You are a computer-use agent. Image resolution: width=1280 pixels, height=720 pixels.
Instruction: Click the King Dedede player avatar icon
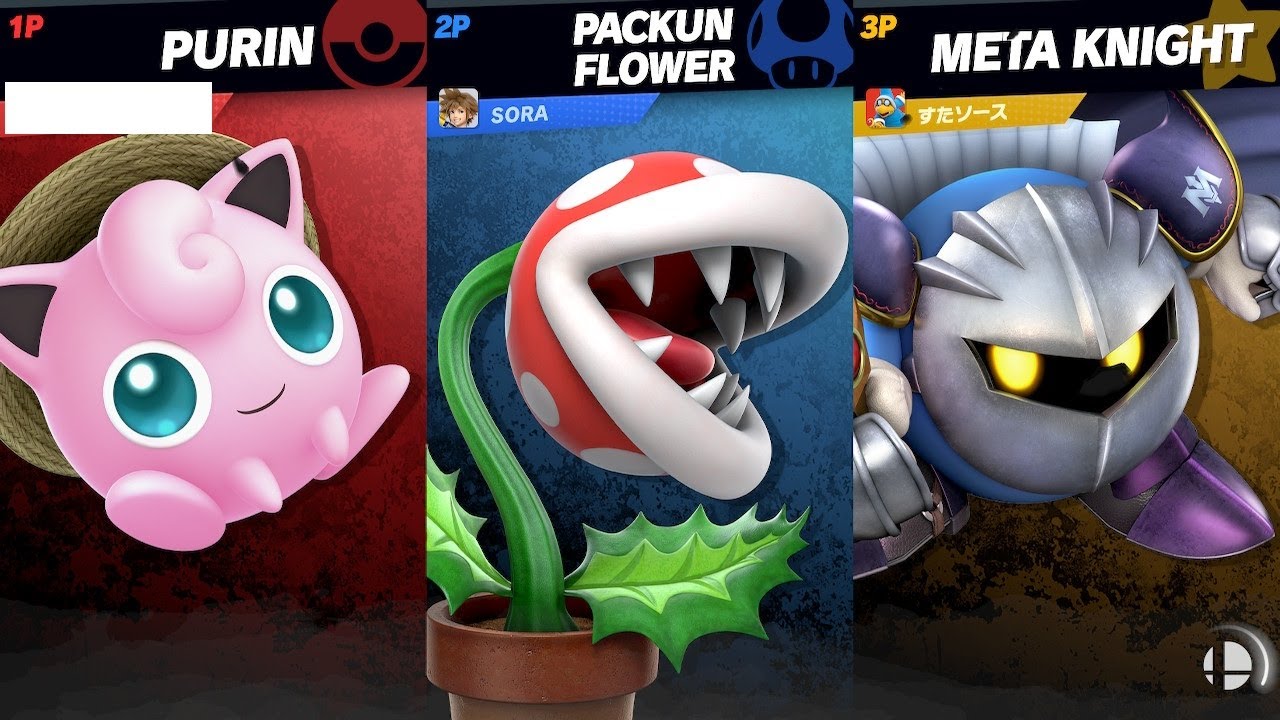pyautogui.click(x=885, y=109)
